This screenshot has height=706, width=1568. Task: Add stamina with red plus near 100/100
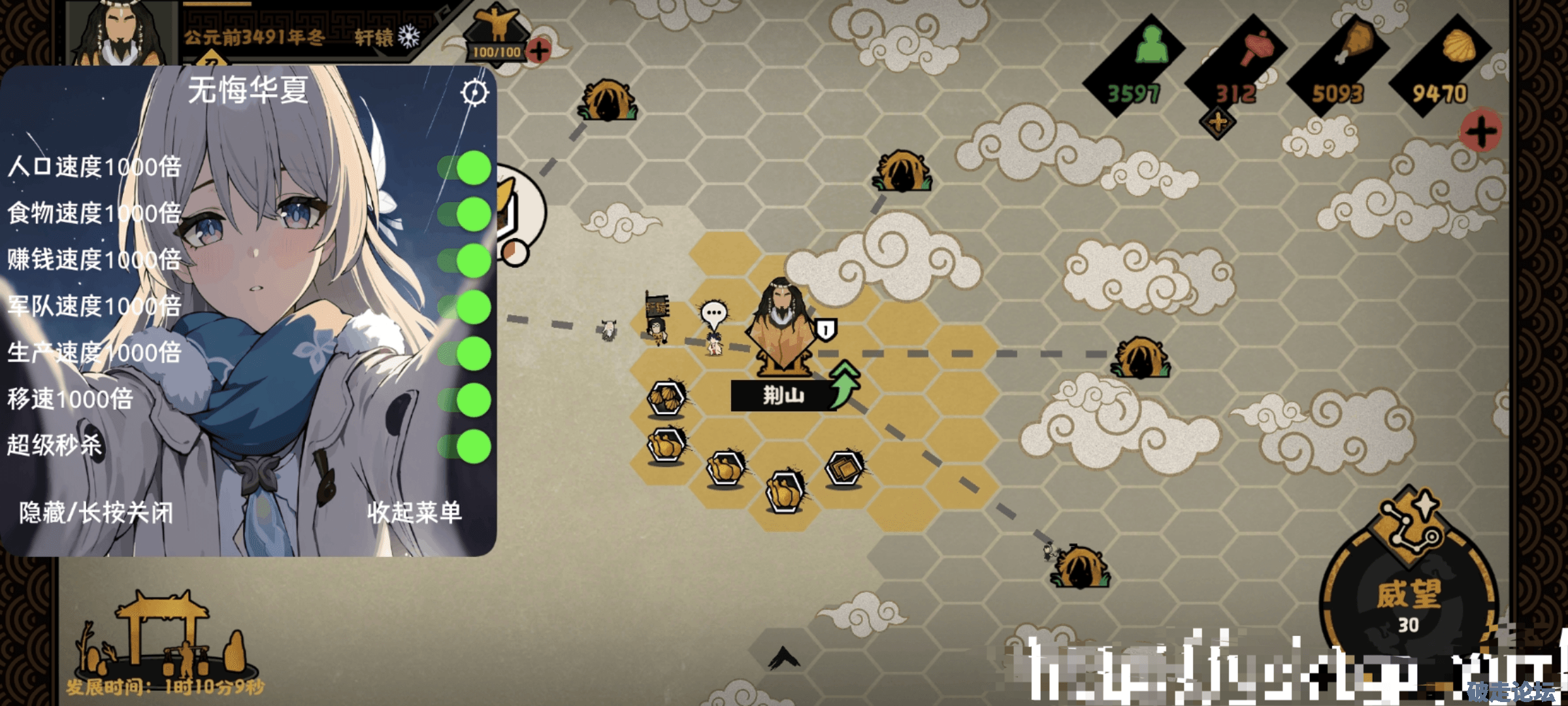click(x=539, y=50)
